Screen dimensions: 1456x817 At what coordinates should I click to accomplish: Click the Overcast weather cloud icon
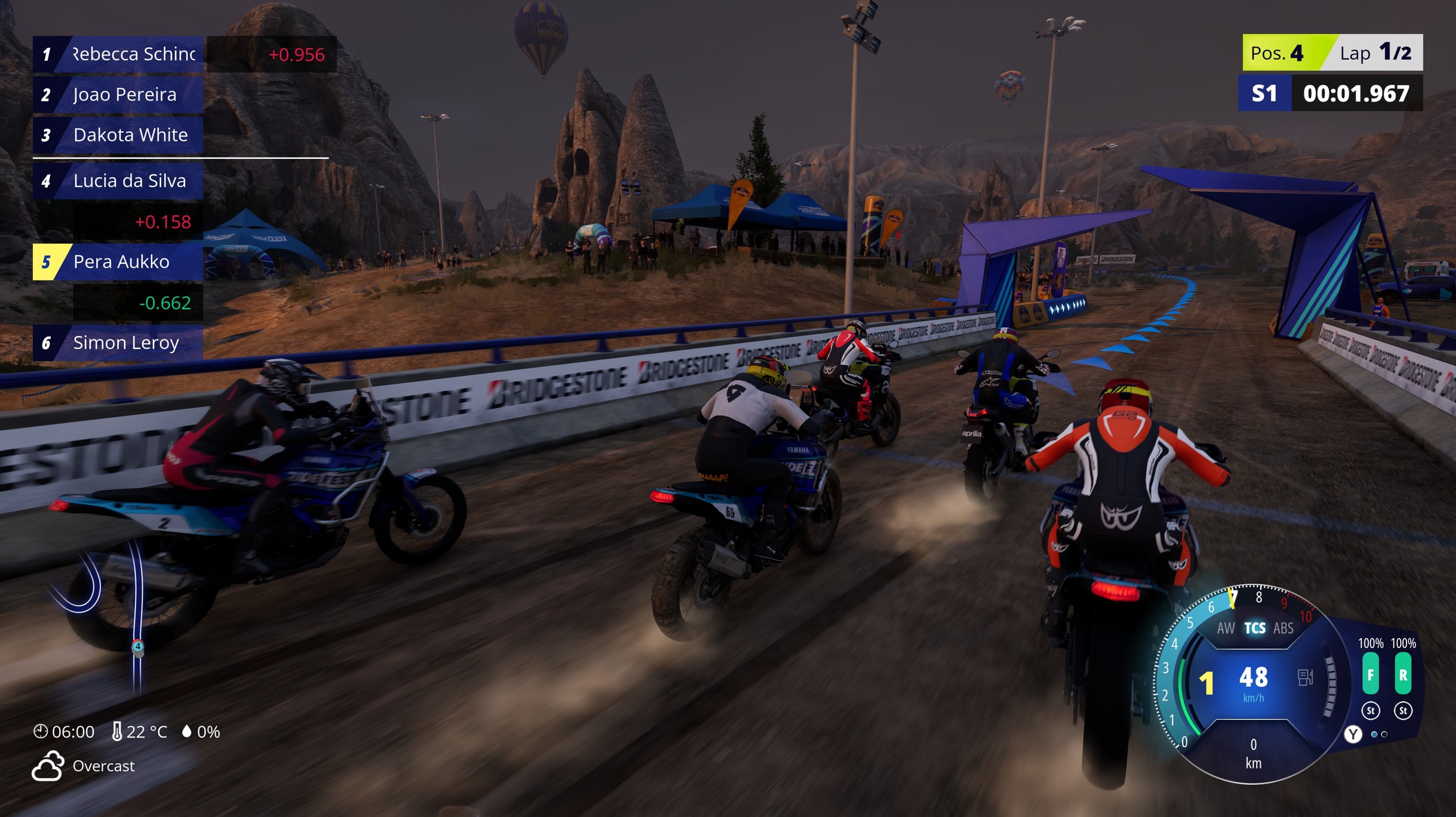click(x=48, y=766)
